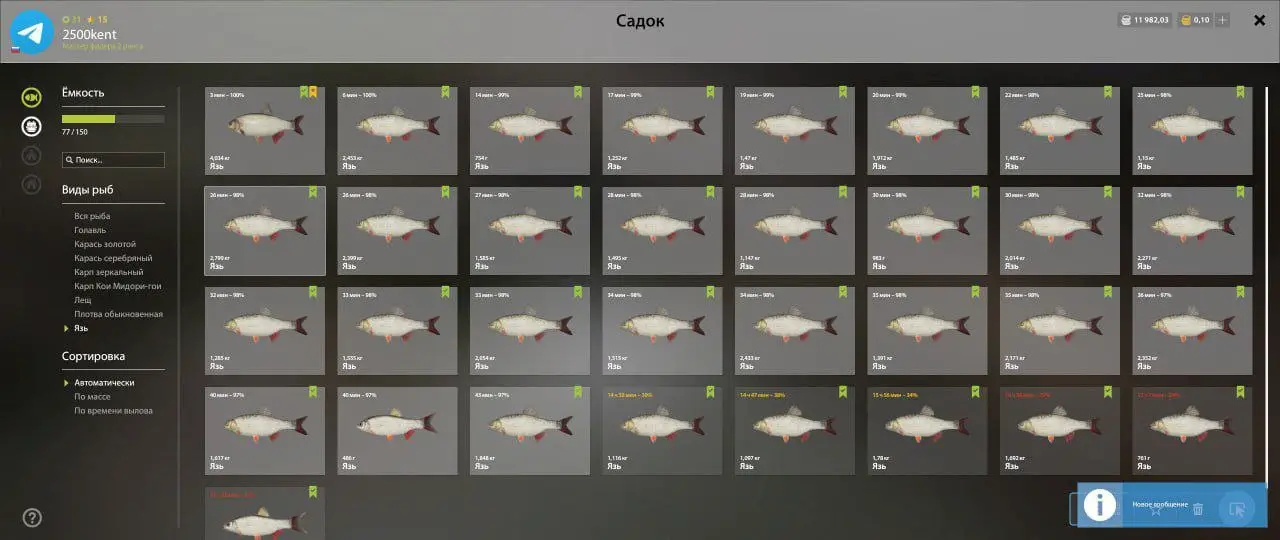Choose Карп зеркальный filter
Viewport: 1280px width, 540px height.
(108, 272)
